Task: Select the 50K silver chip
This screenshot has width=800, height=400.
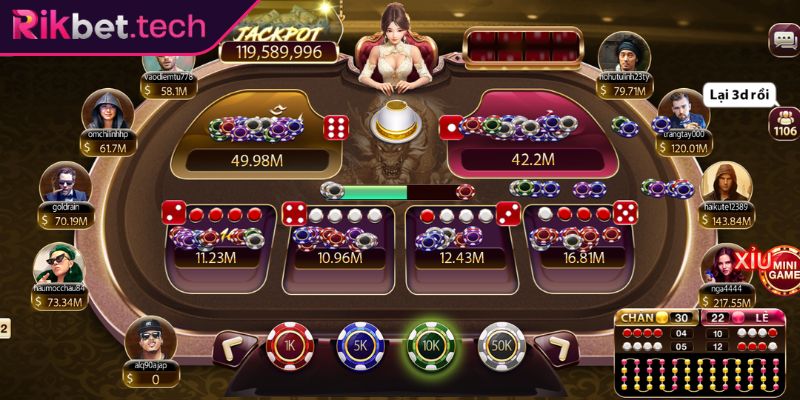Action: pos(501,347)
